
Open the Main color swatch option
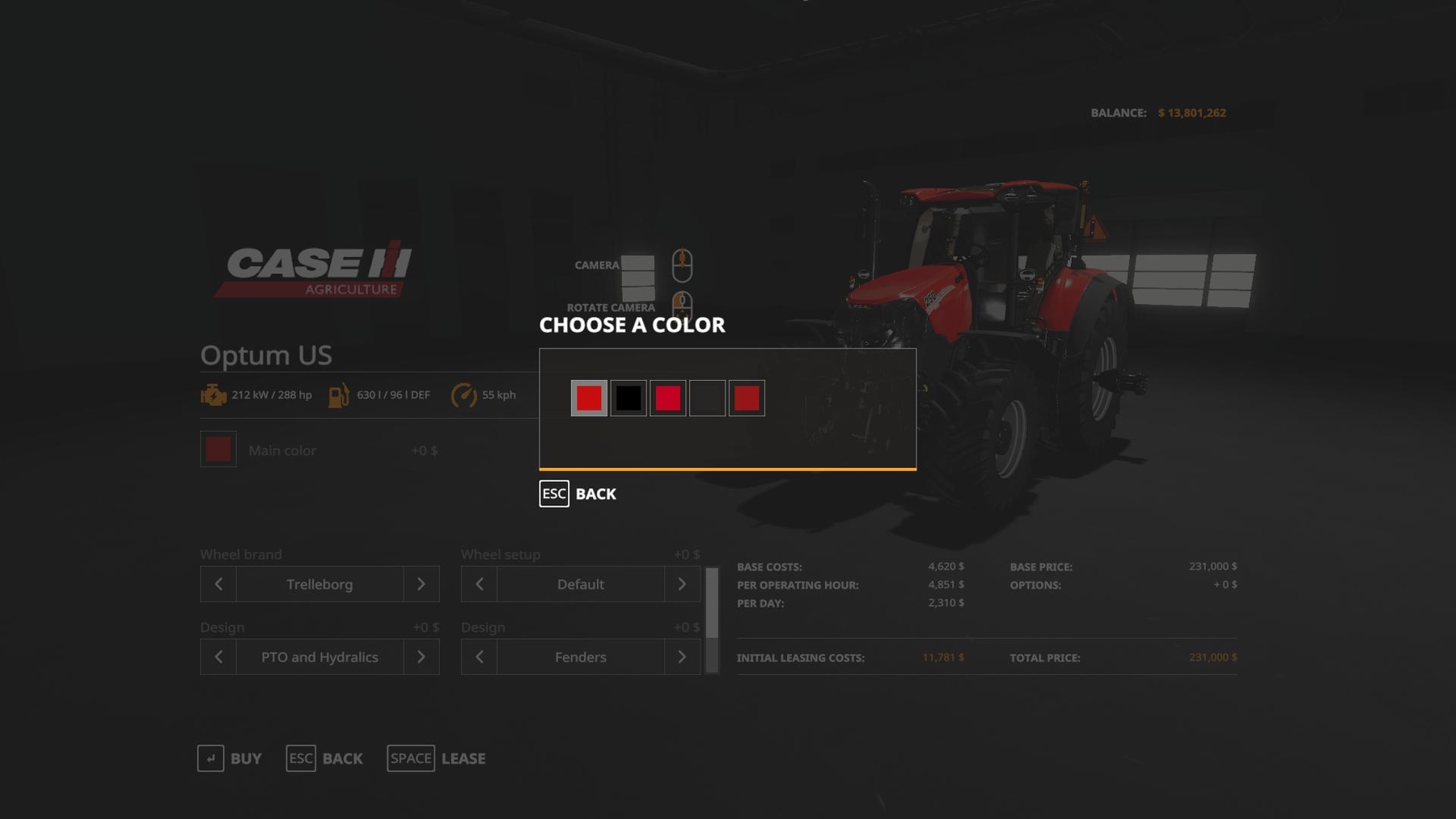pos(218,450)
